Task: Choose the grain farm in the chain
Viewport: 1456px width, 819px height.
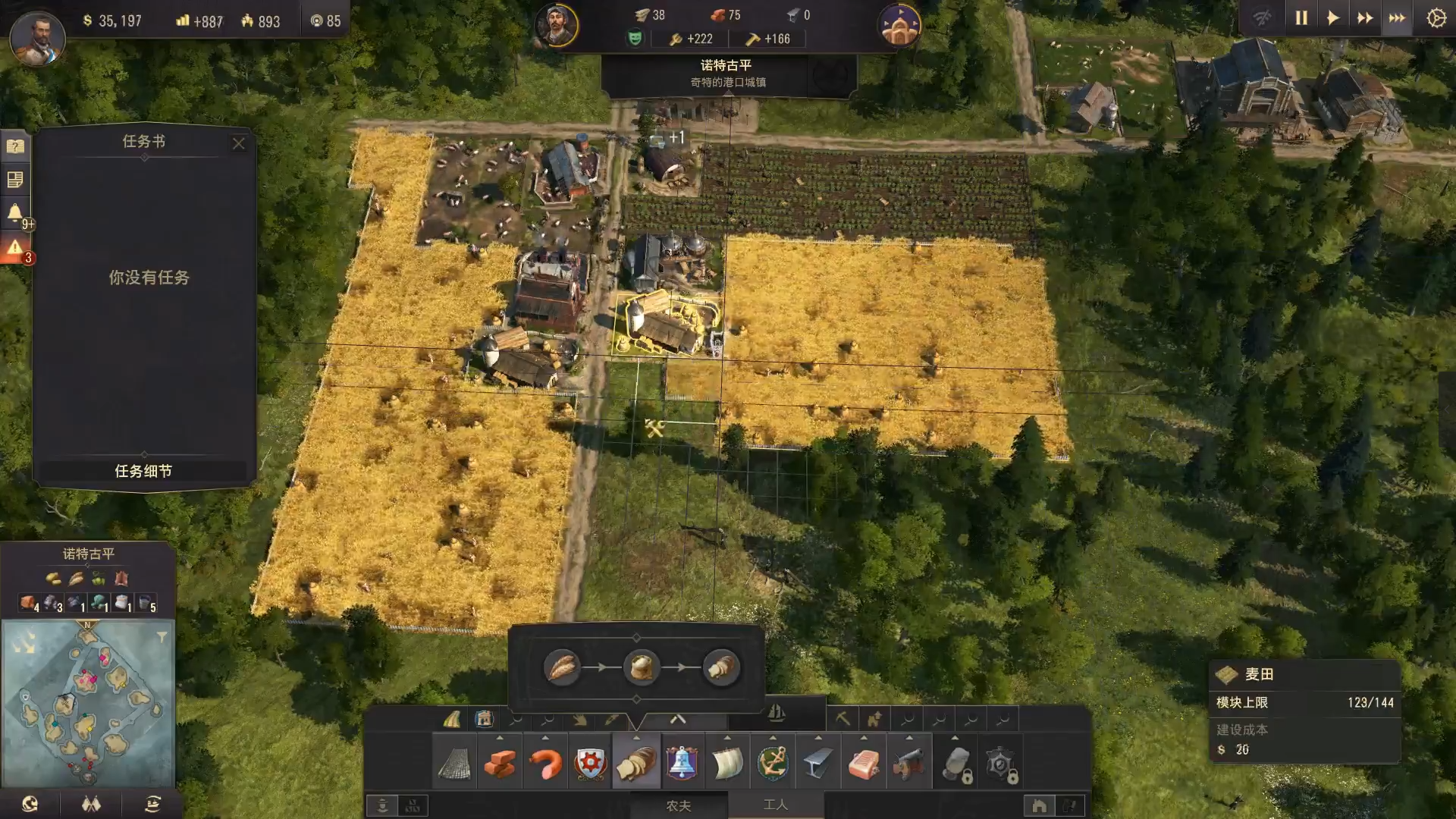Action: click(562, 667)
